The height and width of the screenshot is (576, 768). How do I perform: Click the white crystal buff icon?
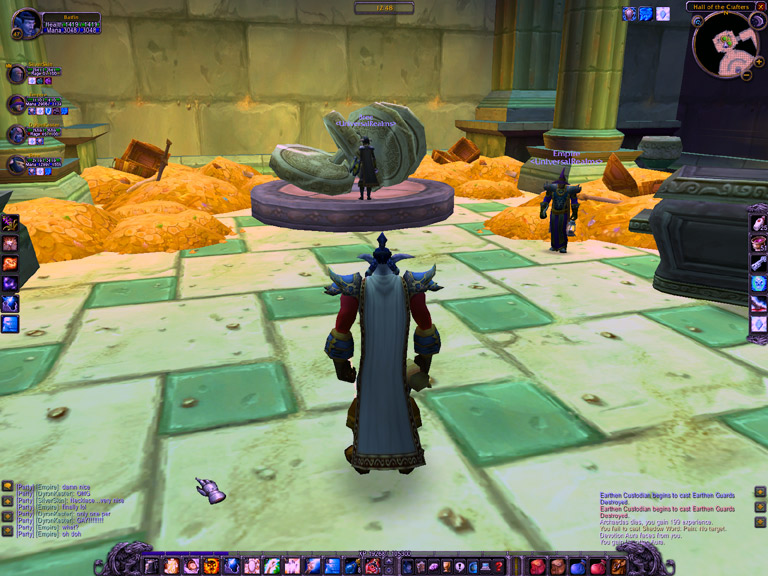tap(662, 14)
